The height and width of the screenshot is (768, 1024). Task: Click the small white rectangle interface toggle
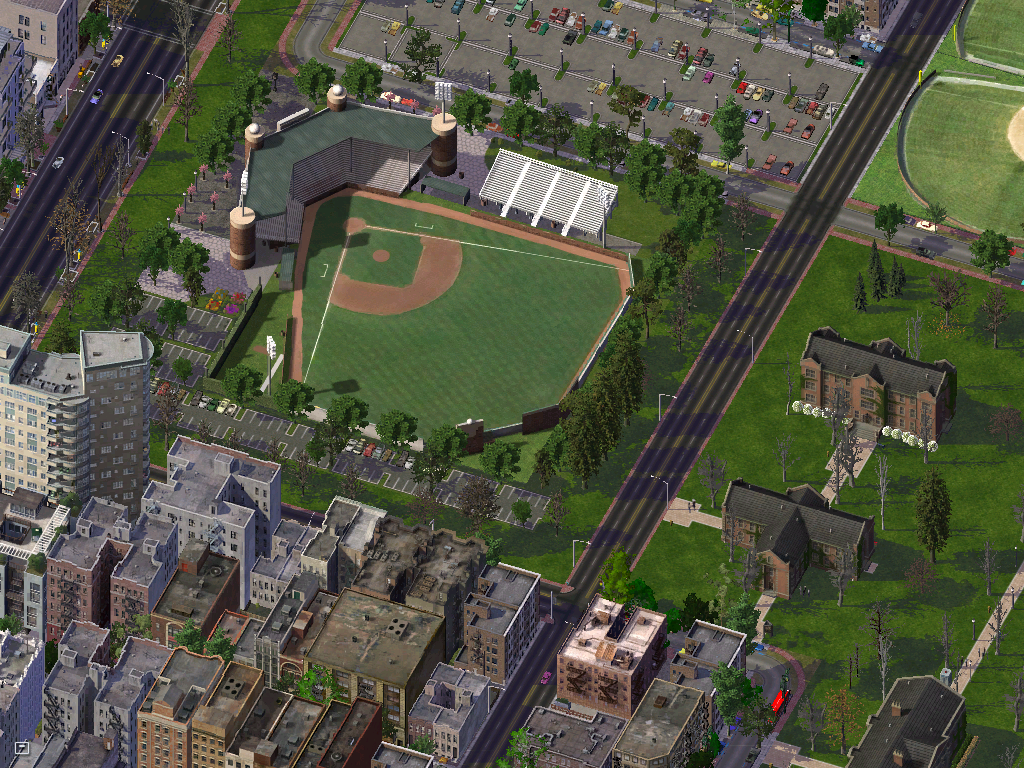[x=22, y=747]
